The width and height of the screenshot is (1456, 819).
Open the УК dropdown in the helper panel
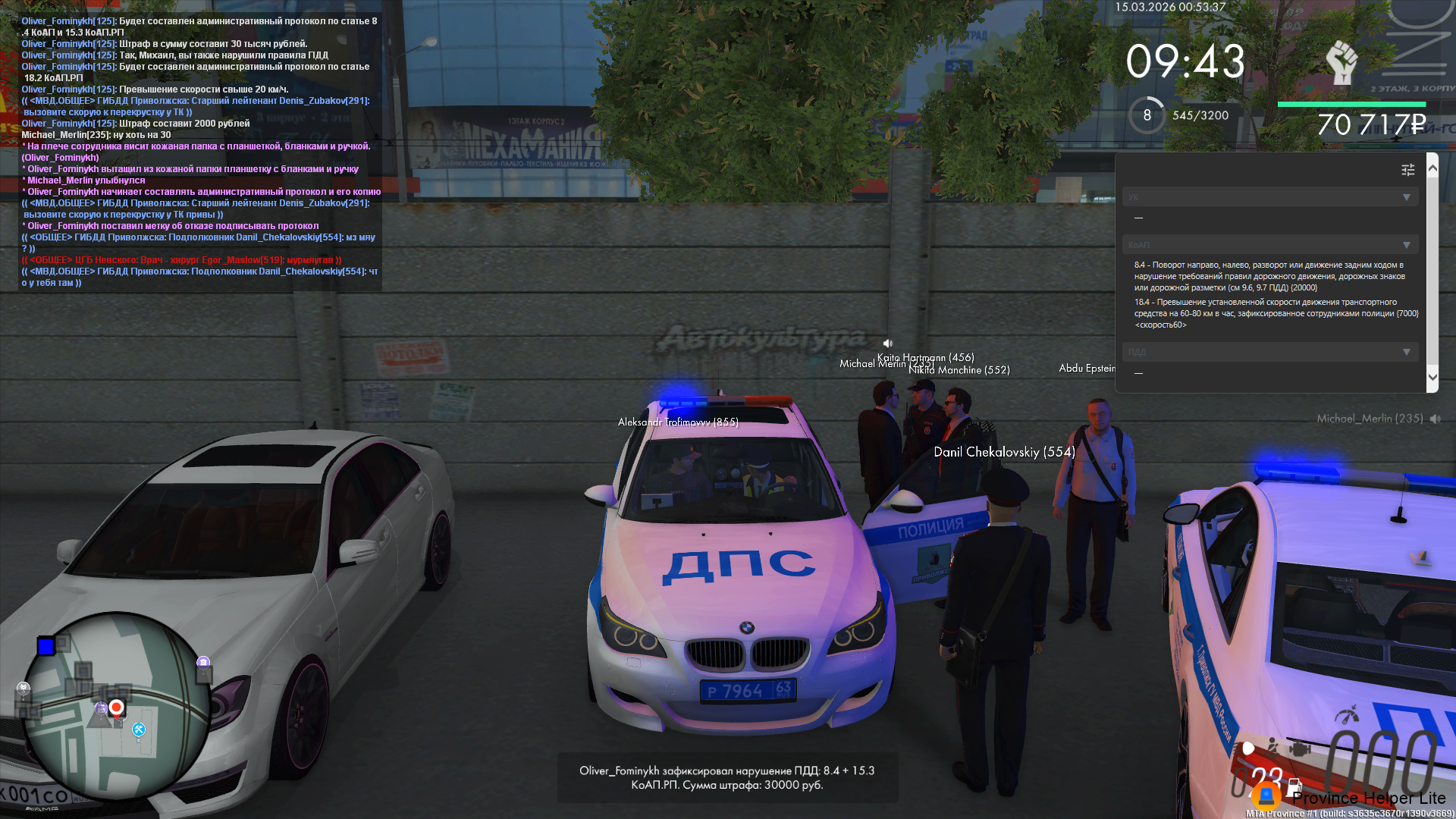[x=1406, y=197]
